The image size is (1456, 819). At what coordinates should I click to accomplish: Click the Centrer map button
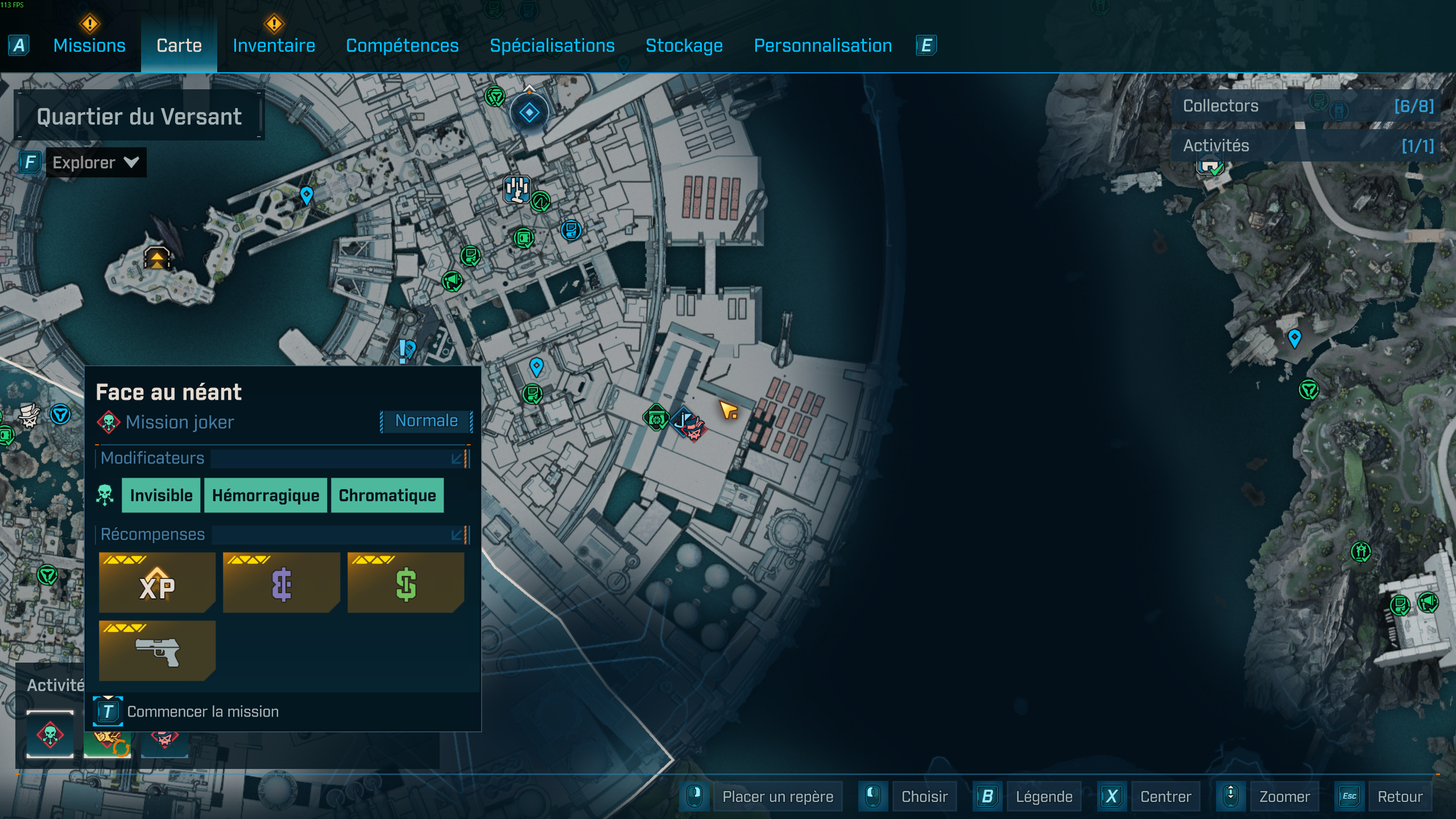pyautogui.click(x=1165, y=797)
